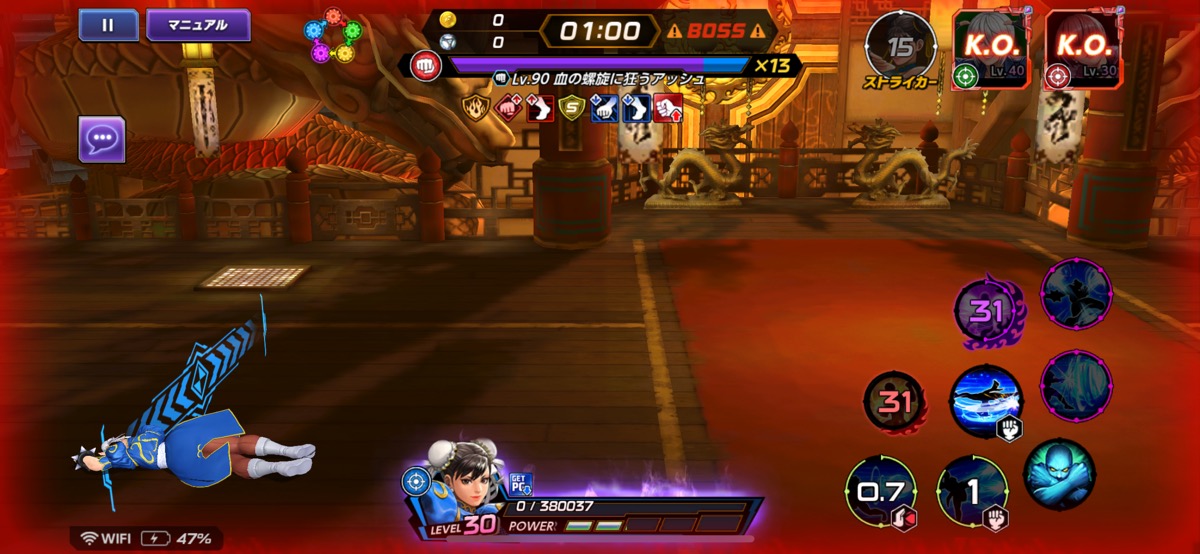The height and width of the screenshot is (554, 1200).
Task: Tap the skill with 0.7 cooldown
Action: click(x=879, y=492)
